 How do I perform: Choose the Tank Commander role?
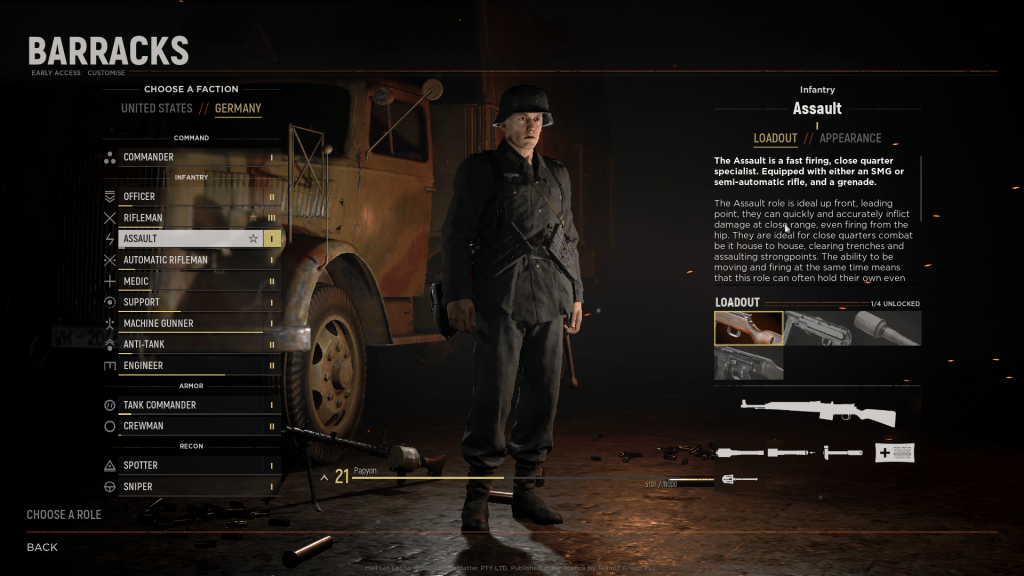190,405
